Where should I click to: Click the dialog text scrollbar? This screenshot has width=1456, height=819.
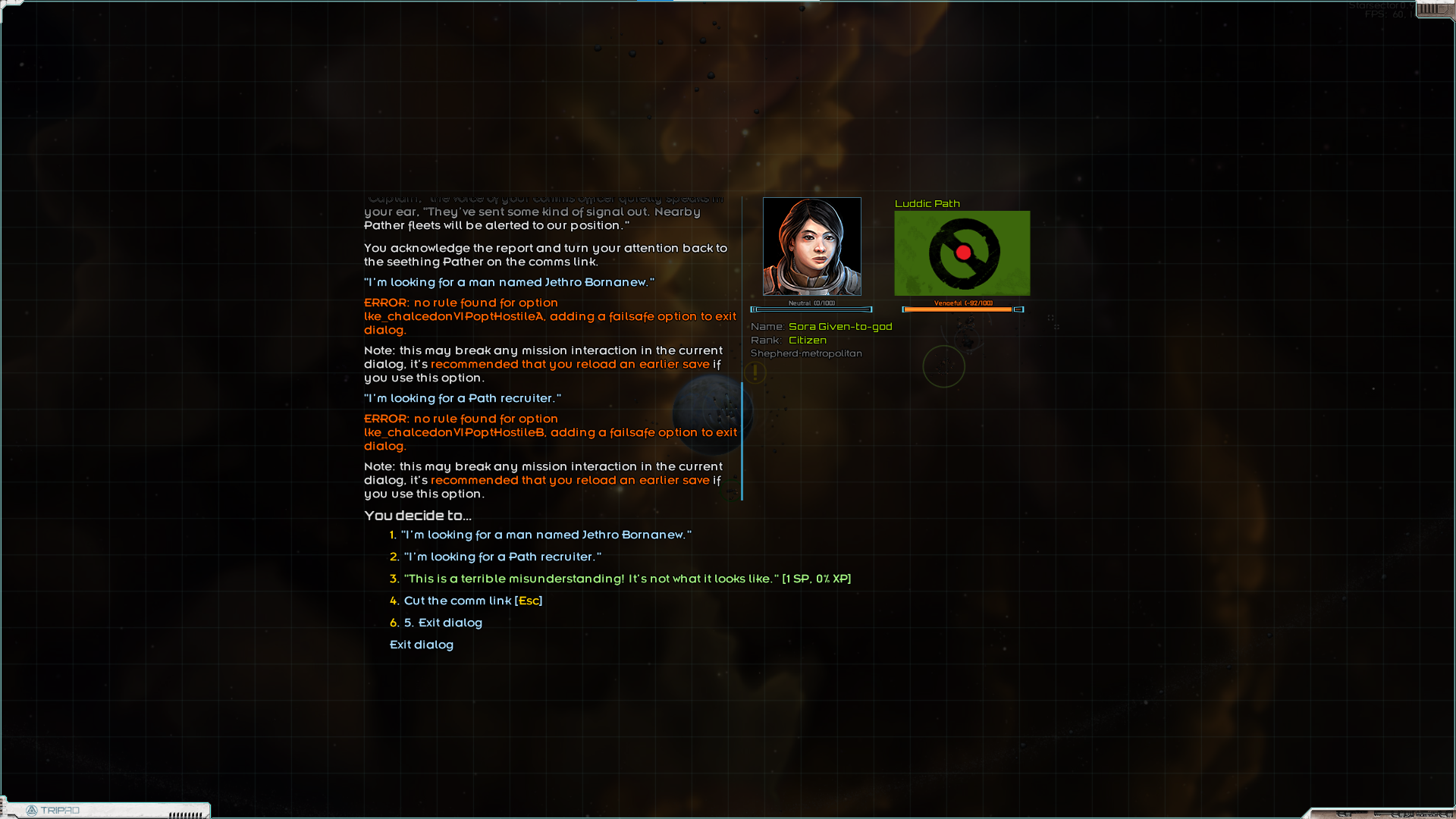coord(742,440)
